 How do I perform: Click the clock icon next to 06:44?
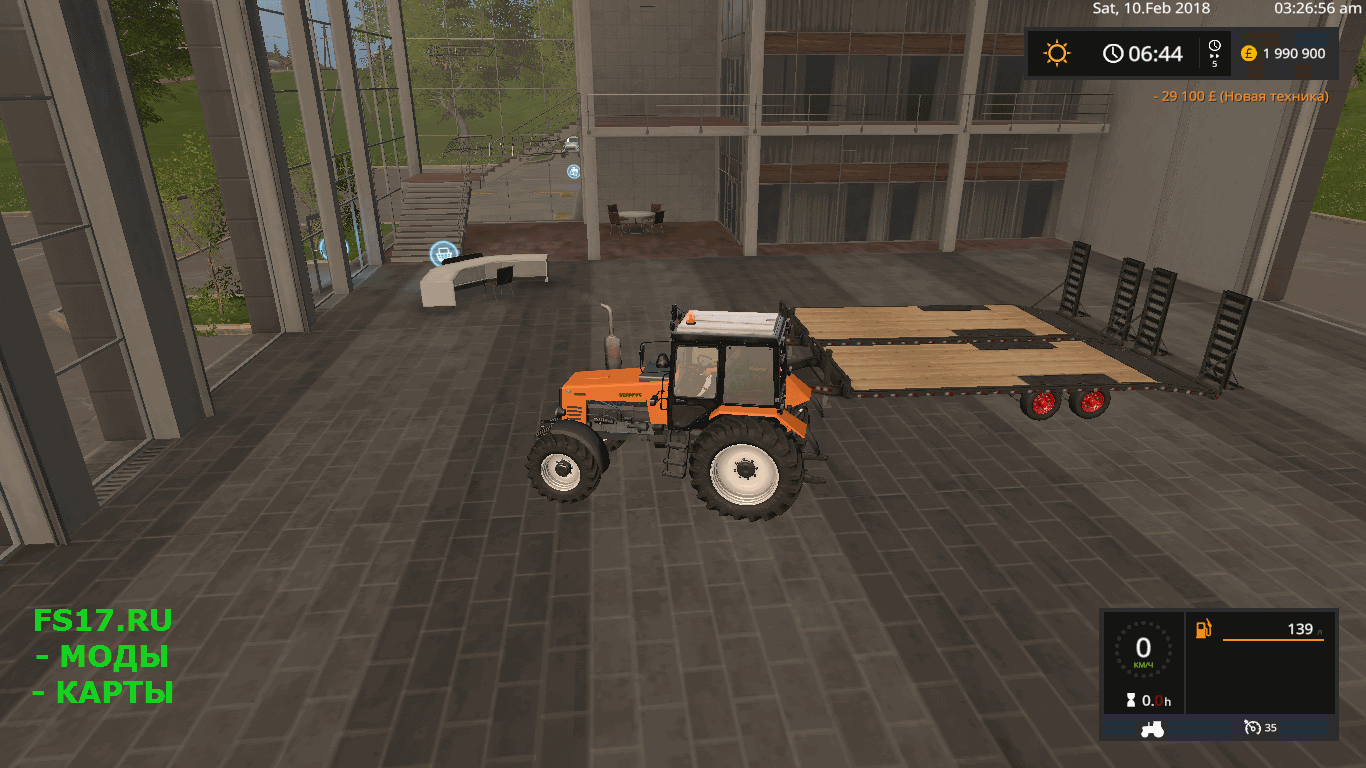point(1115,53)
